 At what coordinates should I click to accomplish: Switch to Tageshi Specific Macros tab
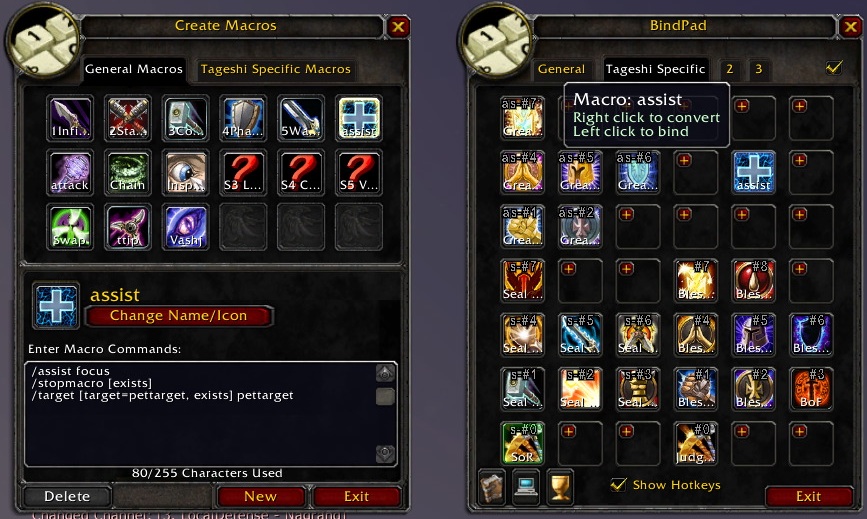click(x=275, y=69)
